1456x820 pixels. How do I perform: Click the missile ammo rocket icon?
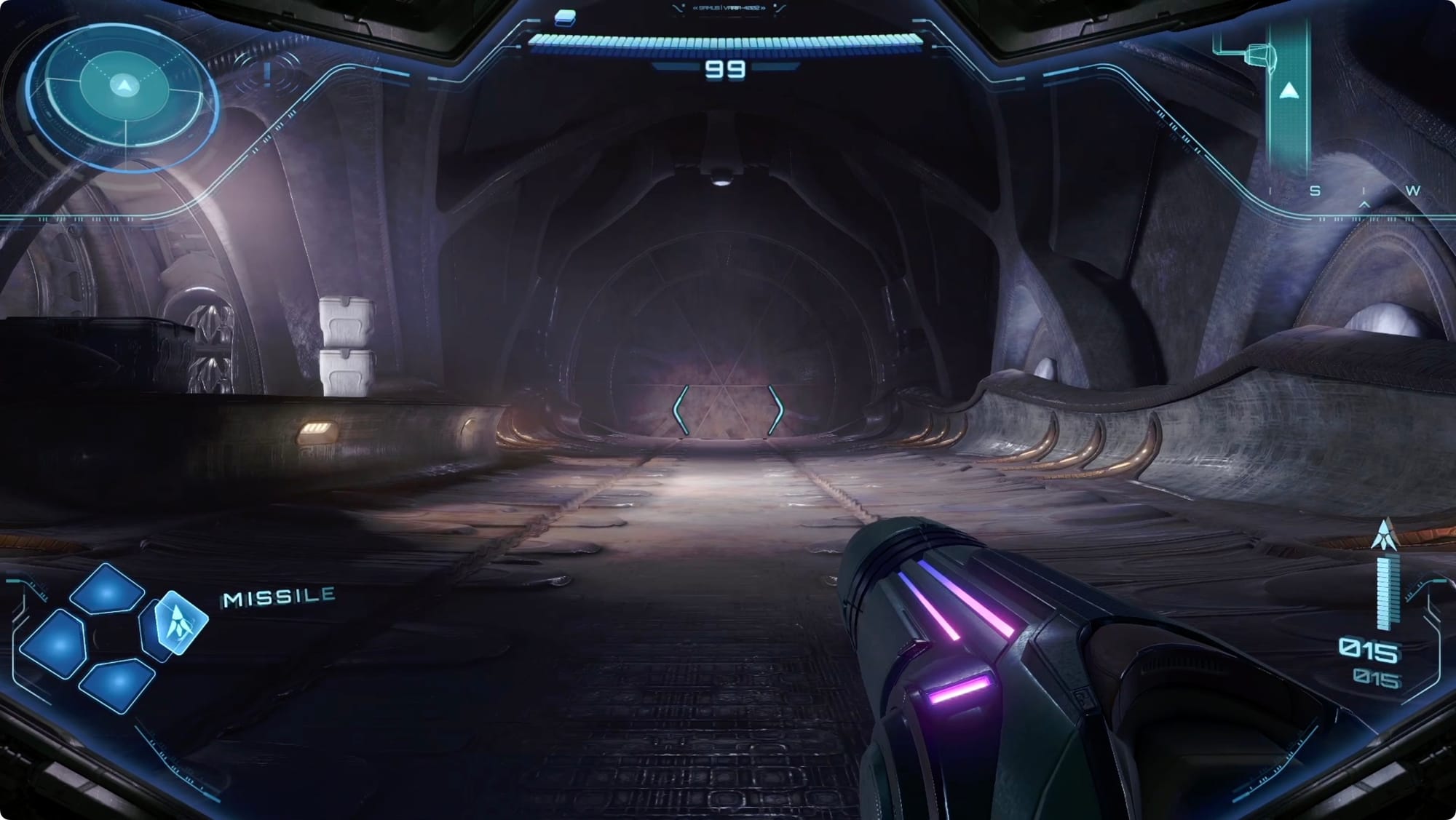1385,535
